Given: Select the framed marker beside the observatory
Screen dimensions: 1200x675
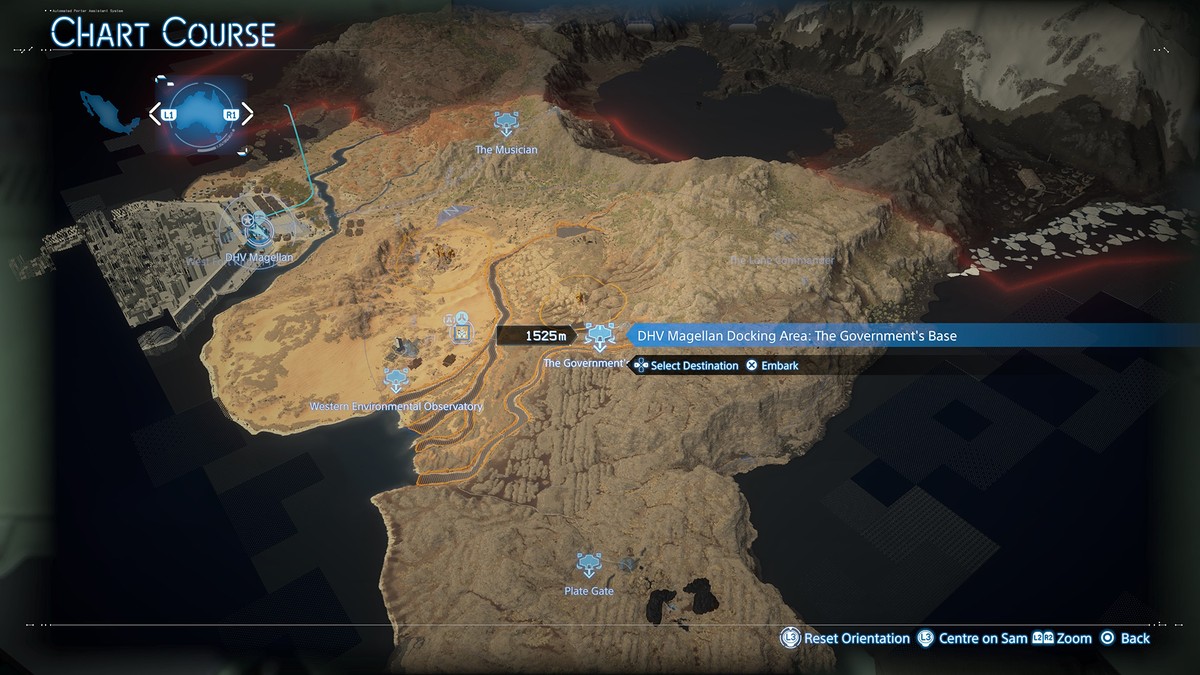Looking at the screenshot, I should (462, 326).
